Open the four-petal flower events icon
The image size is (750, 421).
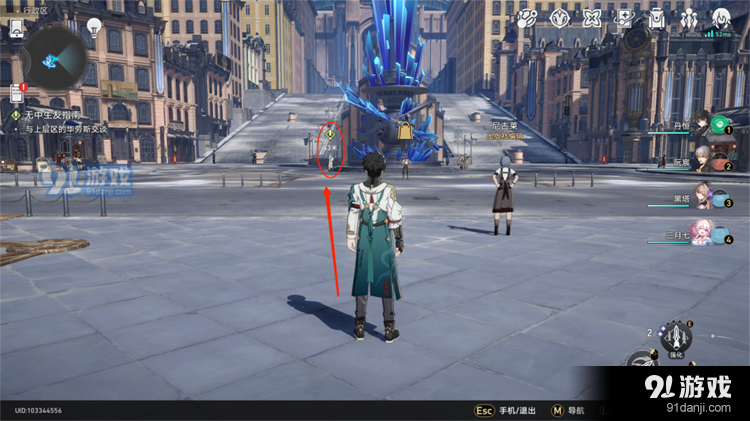(592, 19)
